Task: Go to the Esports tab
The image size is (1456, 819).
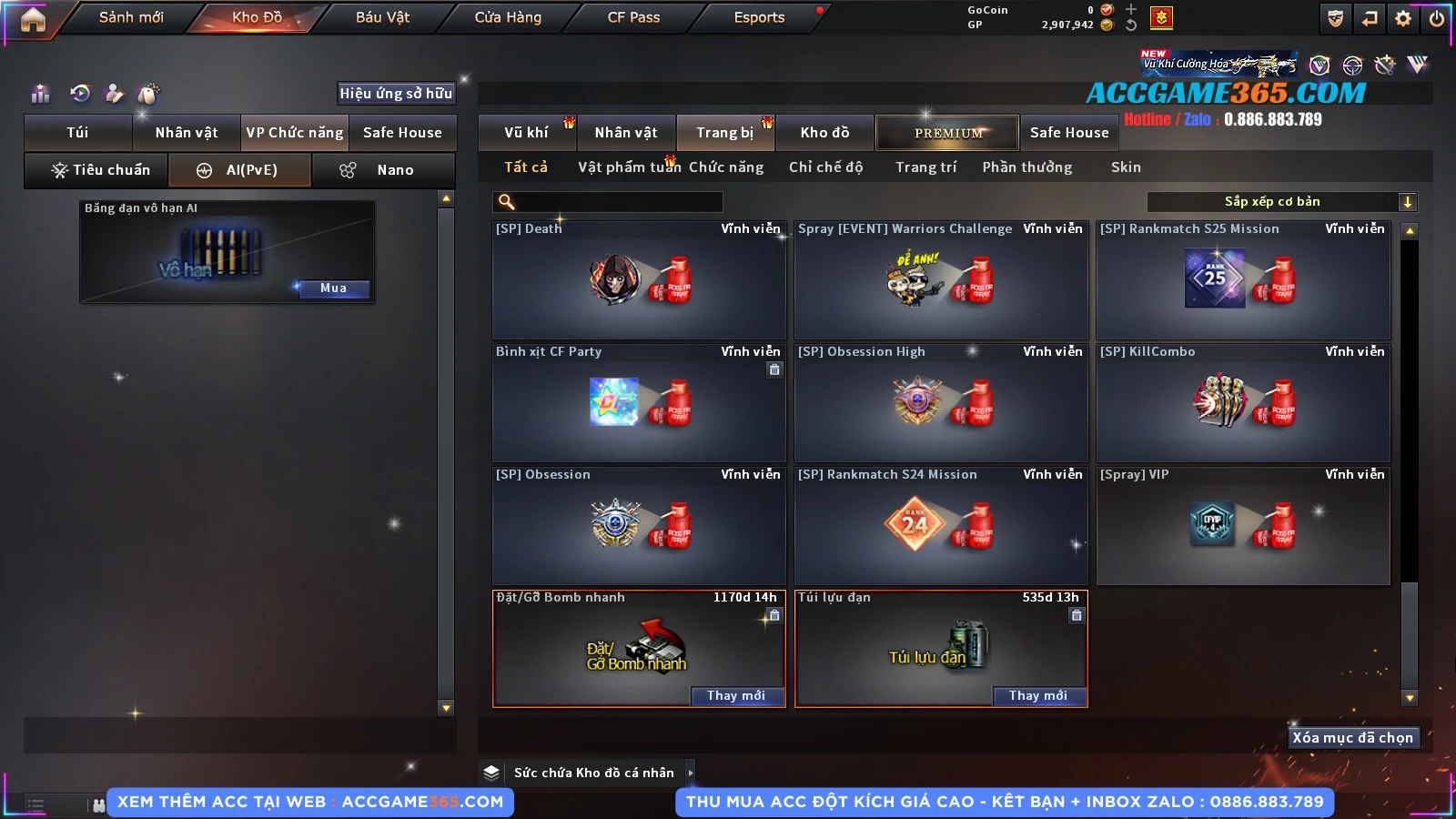Action: coord(759,17)
